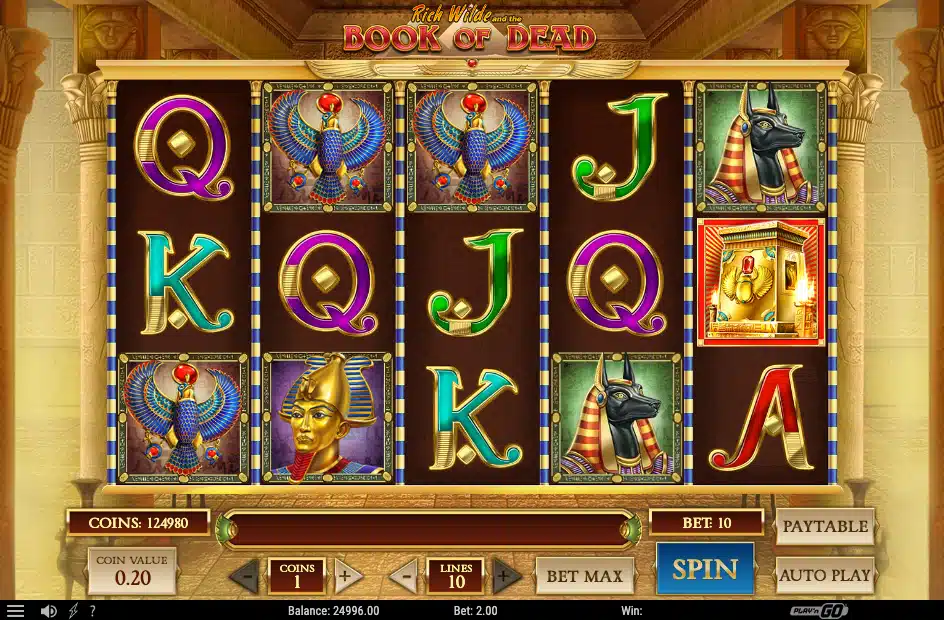This screenshot has height=620, width=944.
Task: Increase the number of lines
Action: [x=506, y=576]
